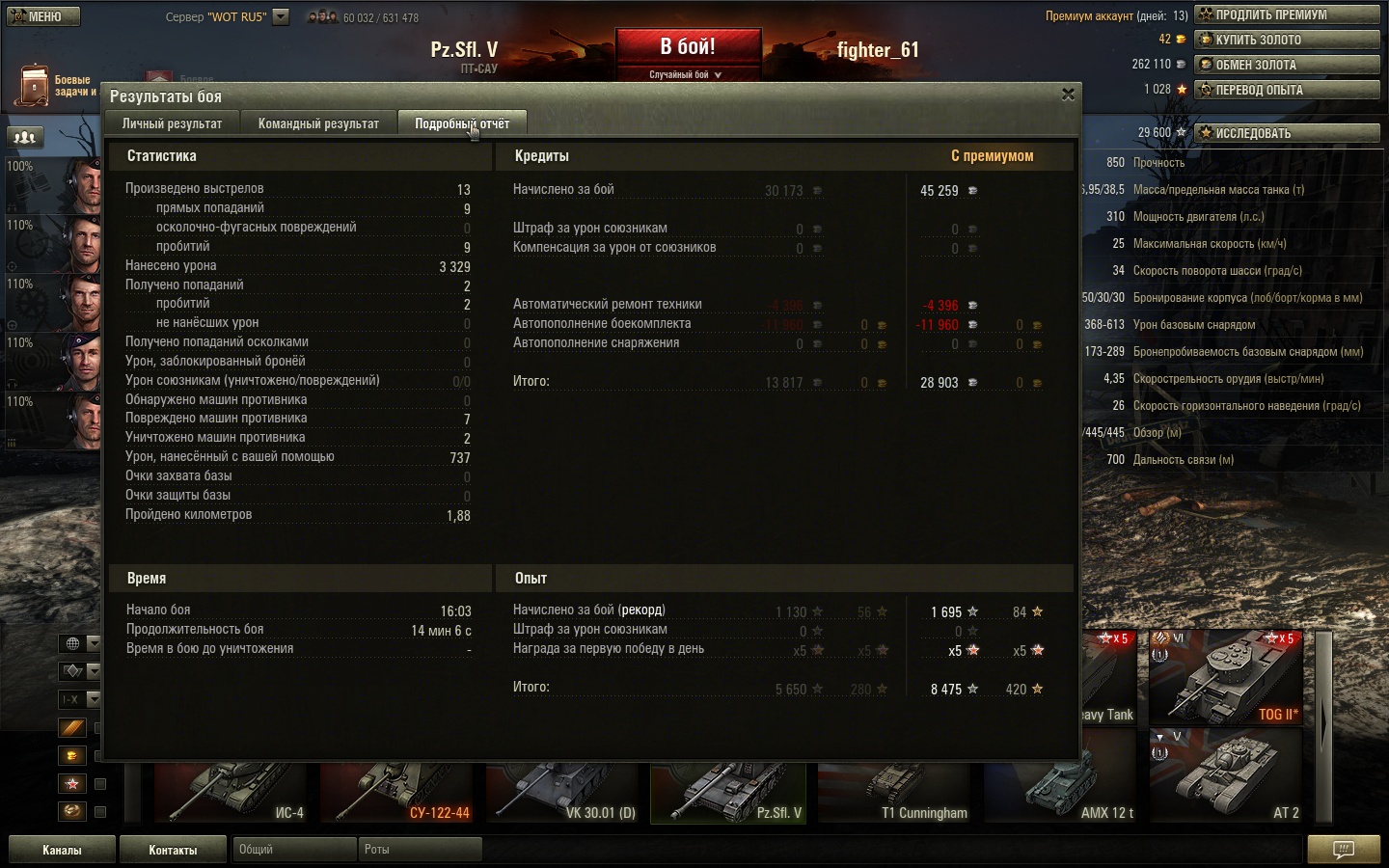Screen dimensions: 1389x868
Task: Pick the AMX 12 t tank
Action: [1061, 793]
